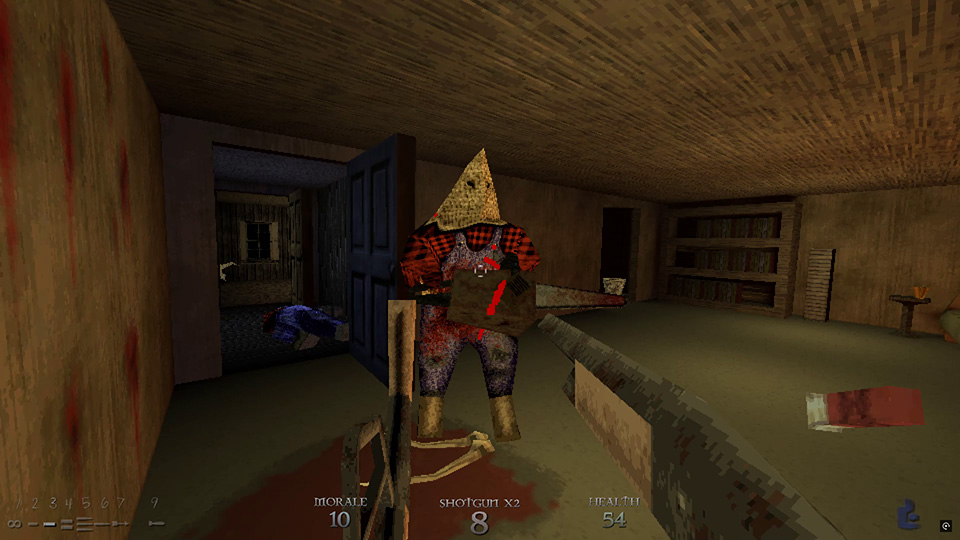The image size is (960, 540).
Task: Pick the triple-bar weapon slot 5
Action: 84,523
